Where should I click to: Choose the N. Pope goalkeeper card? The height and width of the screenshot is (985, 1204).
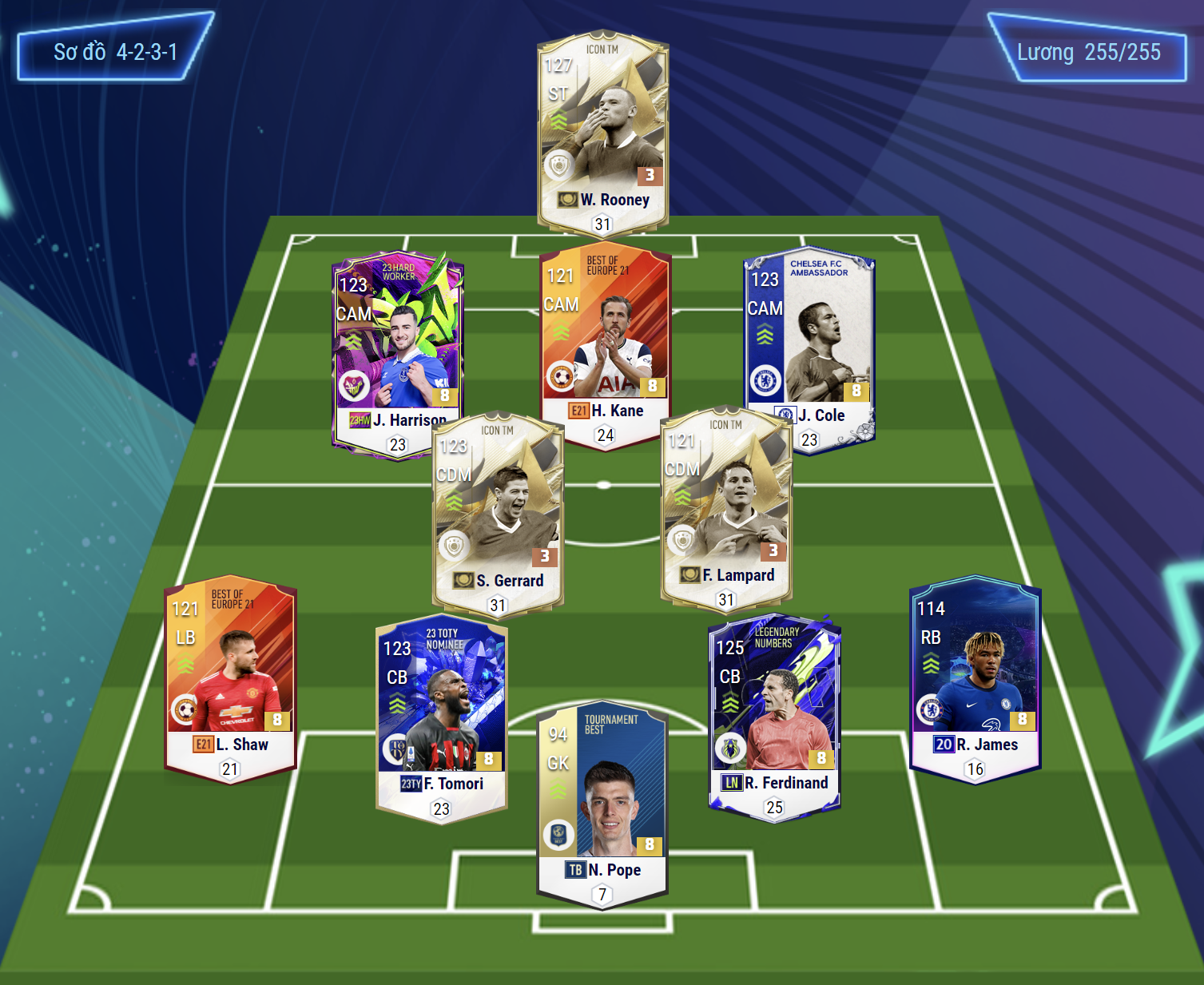click(x=602, y=803)
